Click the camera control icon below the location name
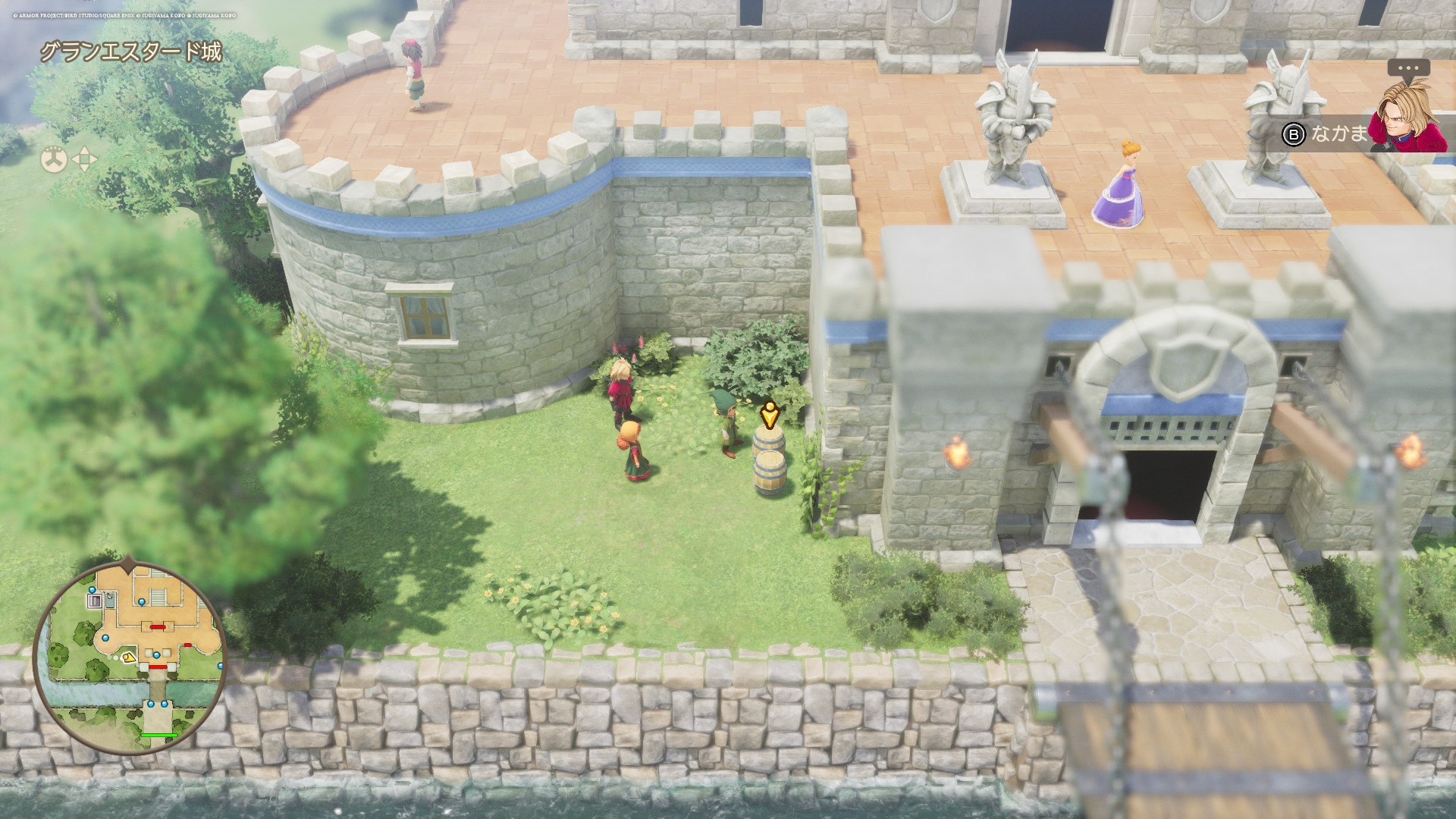1456x819 pixels. (54, 159)
